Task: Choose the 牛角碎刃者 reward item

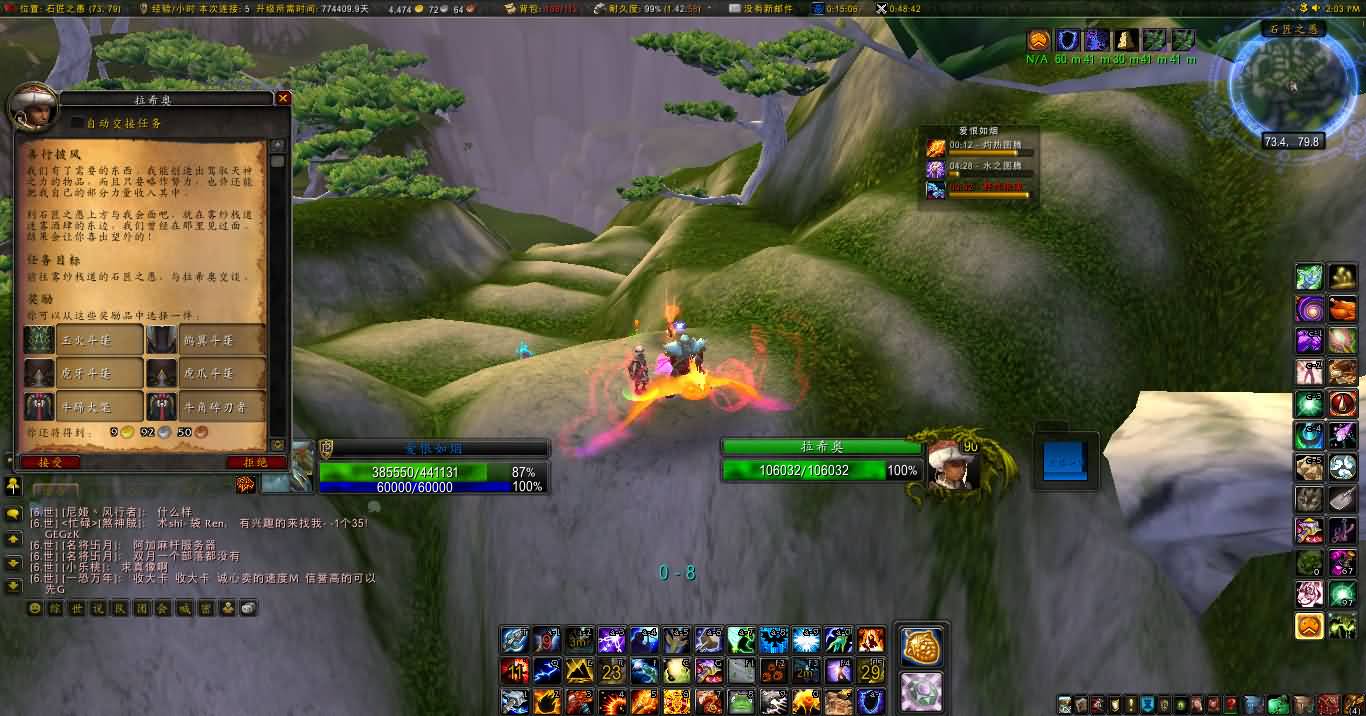Action: (x=162, y=407)
